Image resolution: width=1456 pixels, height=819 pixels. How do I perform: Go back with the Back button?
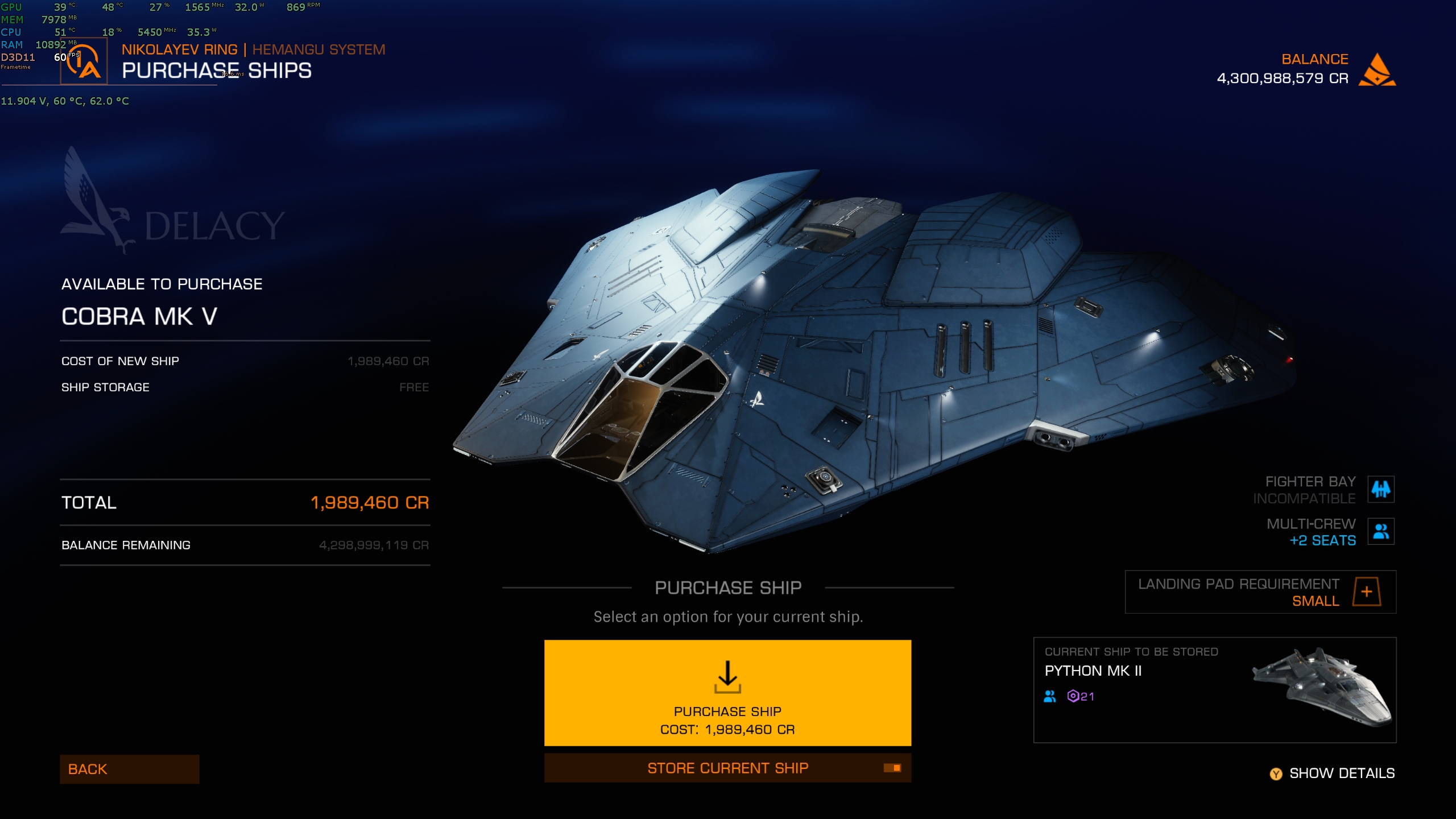[129, 769]
